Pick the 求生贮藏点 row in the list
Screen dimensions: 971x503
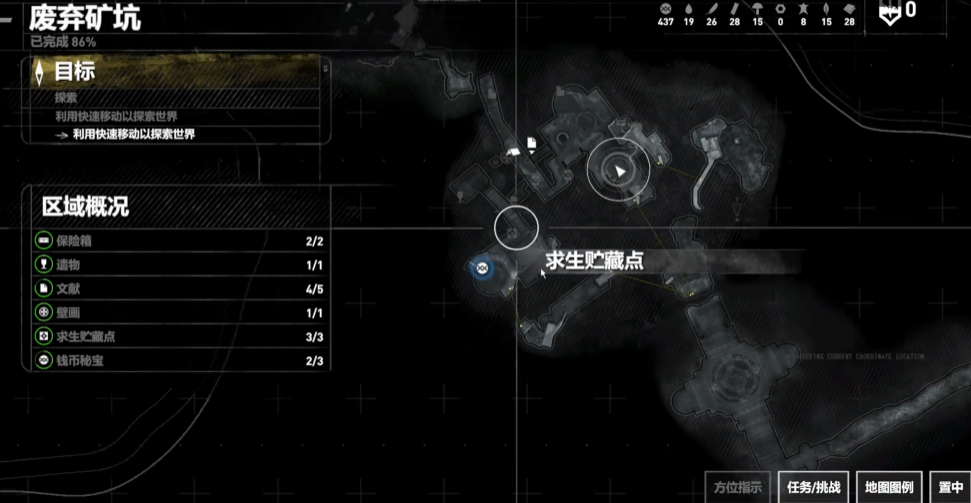(180, 337)
